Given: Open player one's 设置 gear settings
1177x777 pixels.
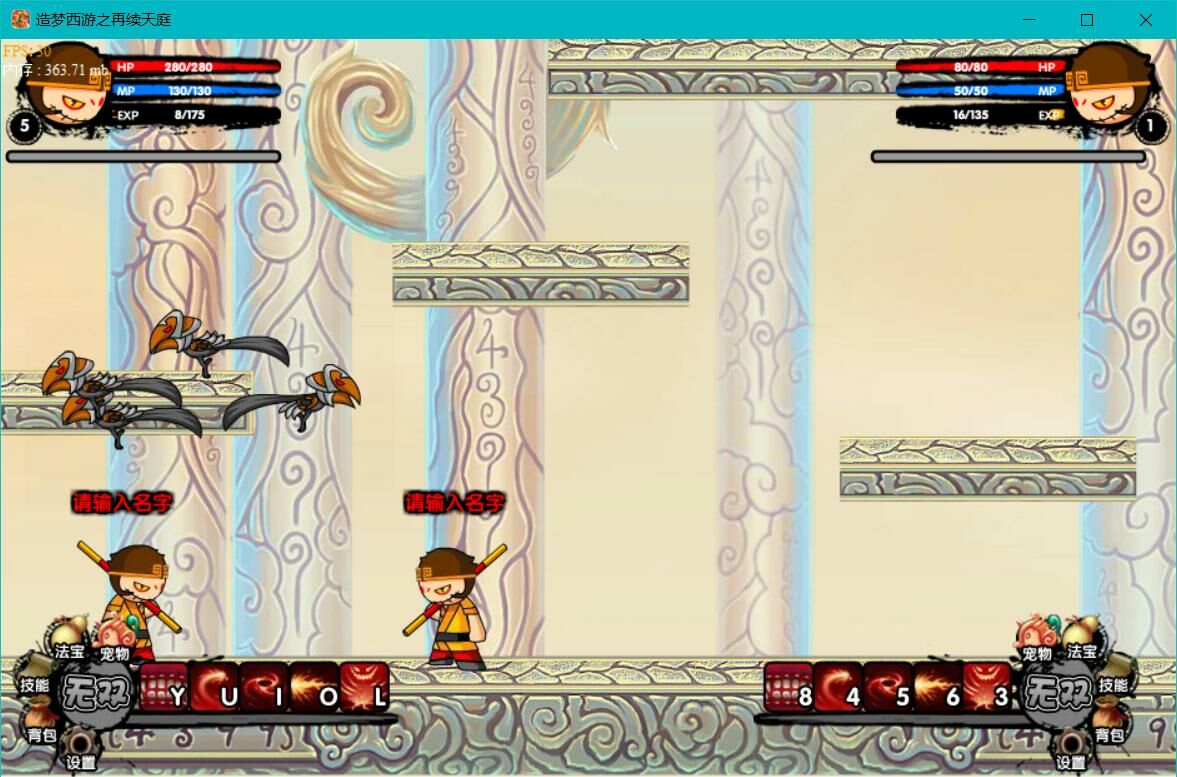Looking at the screenshot, I should pos(80,750).
